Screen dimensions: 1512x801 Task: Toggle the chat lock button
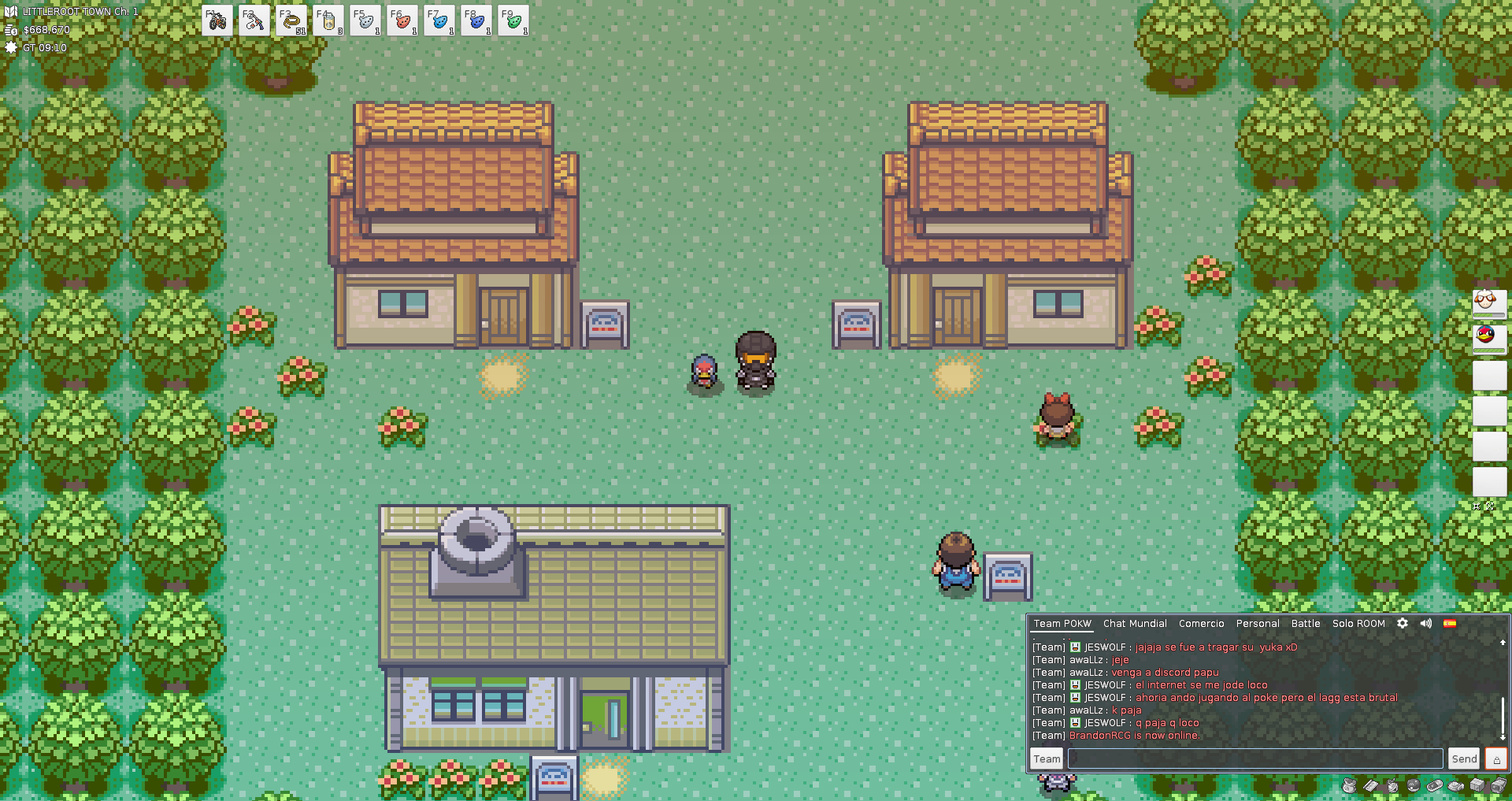point(1496,758)
